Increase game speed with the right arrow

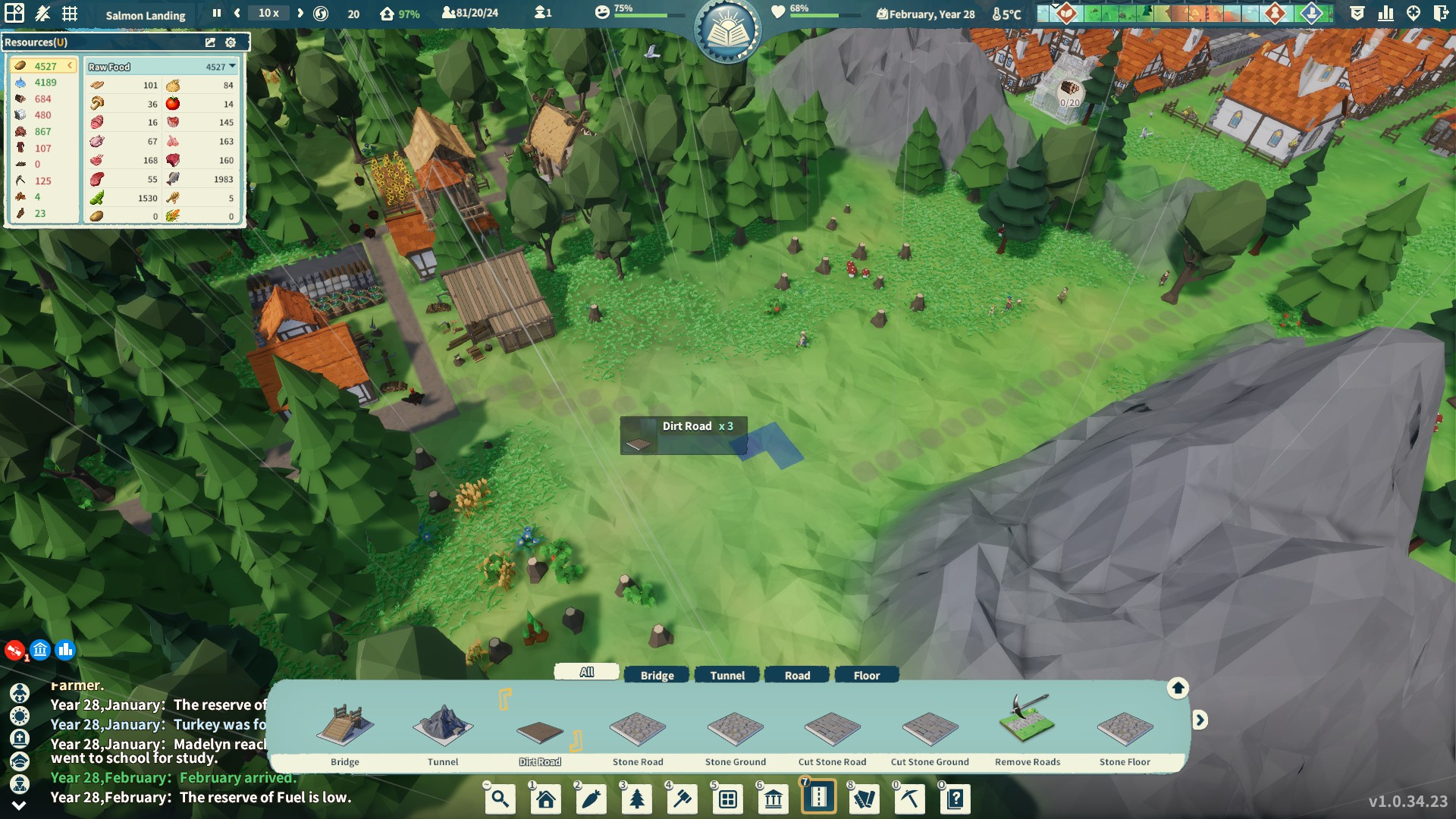point(300,13)
